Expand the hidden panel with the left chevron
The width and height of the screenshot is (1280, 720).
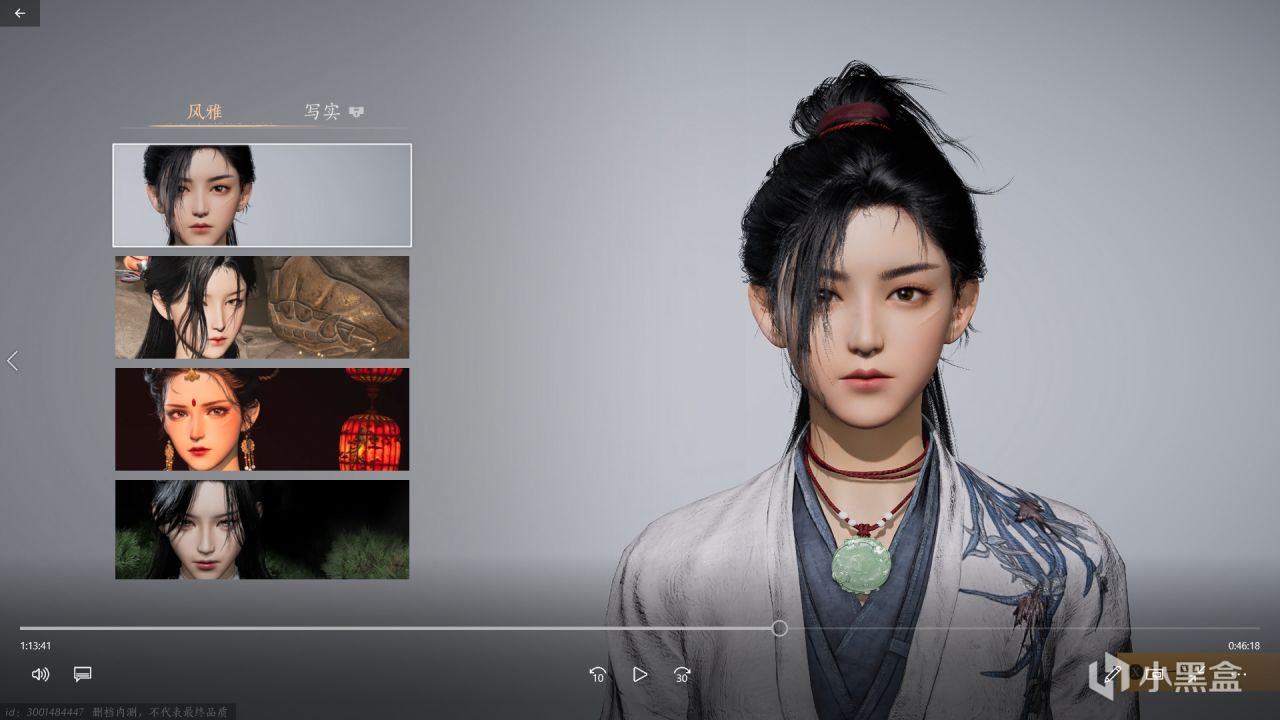[x=12, y=361]
